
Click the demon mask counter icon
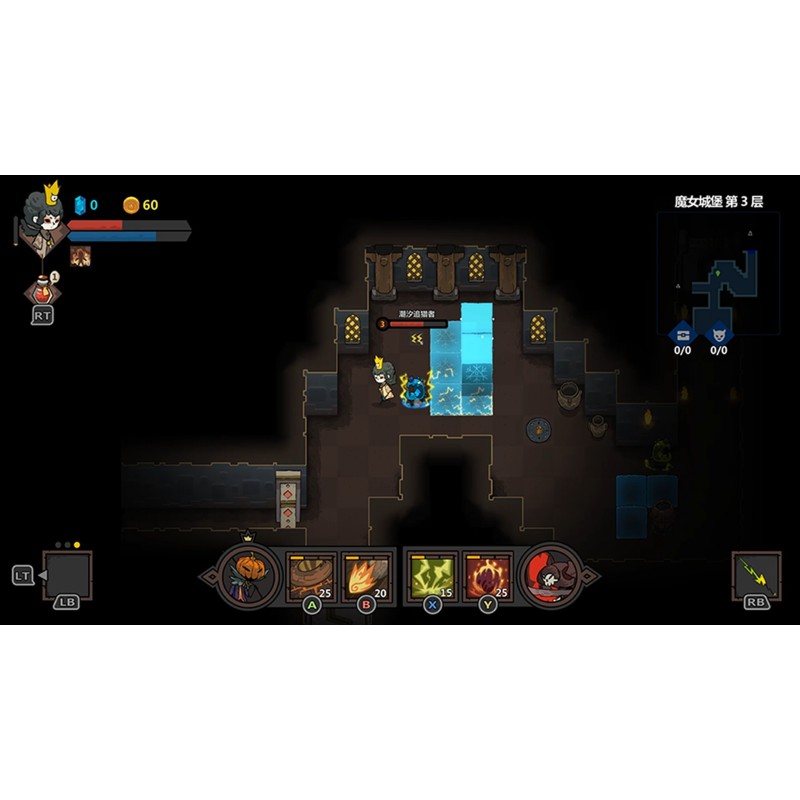click(x=718, y=335)
